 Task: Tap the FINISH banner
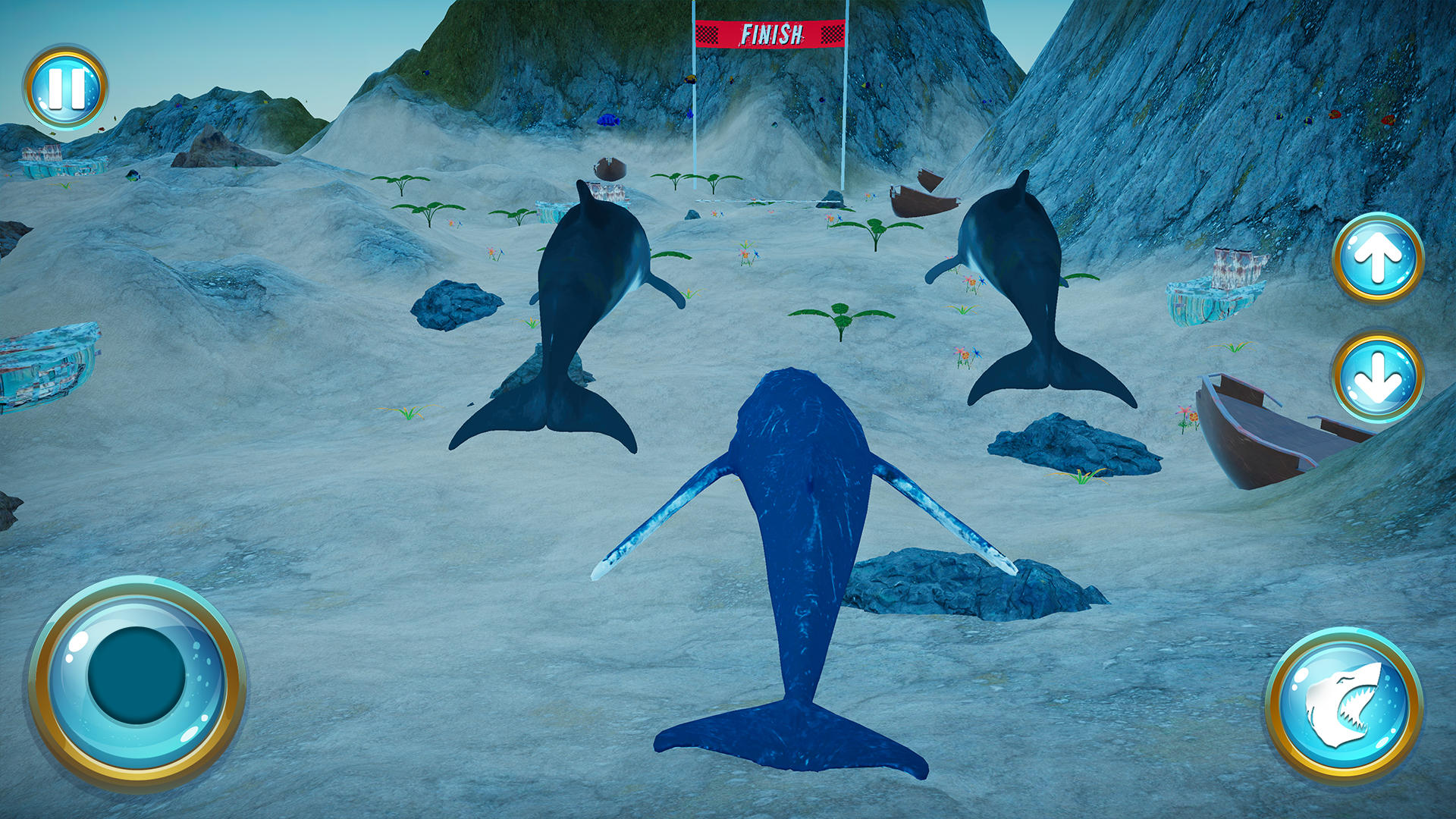click(768, 33)
